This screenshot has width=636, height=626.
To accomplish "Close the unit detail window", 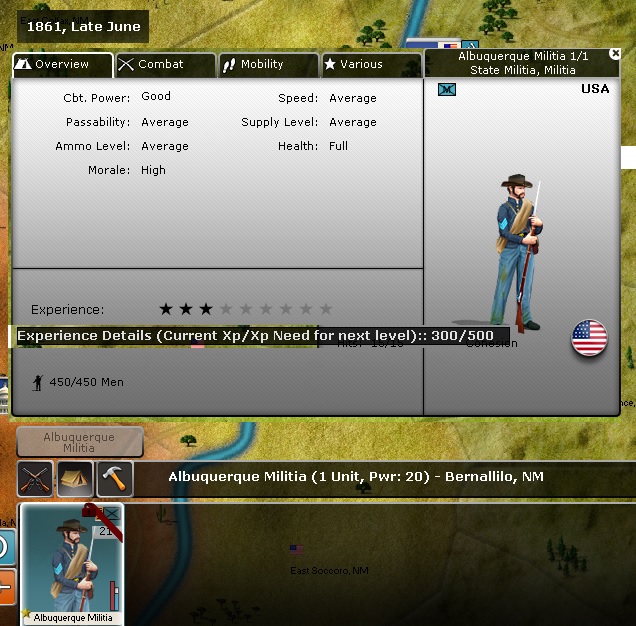I will tap(615, 54).
